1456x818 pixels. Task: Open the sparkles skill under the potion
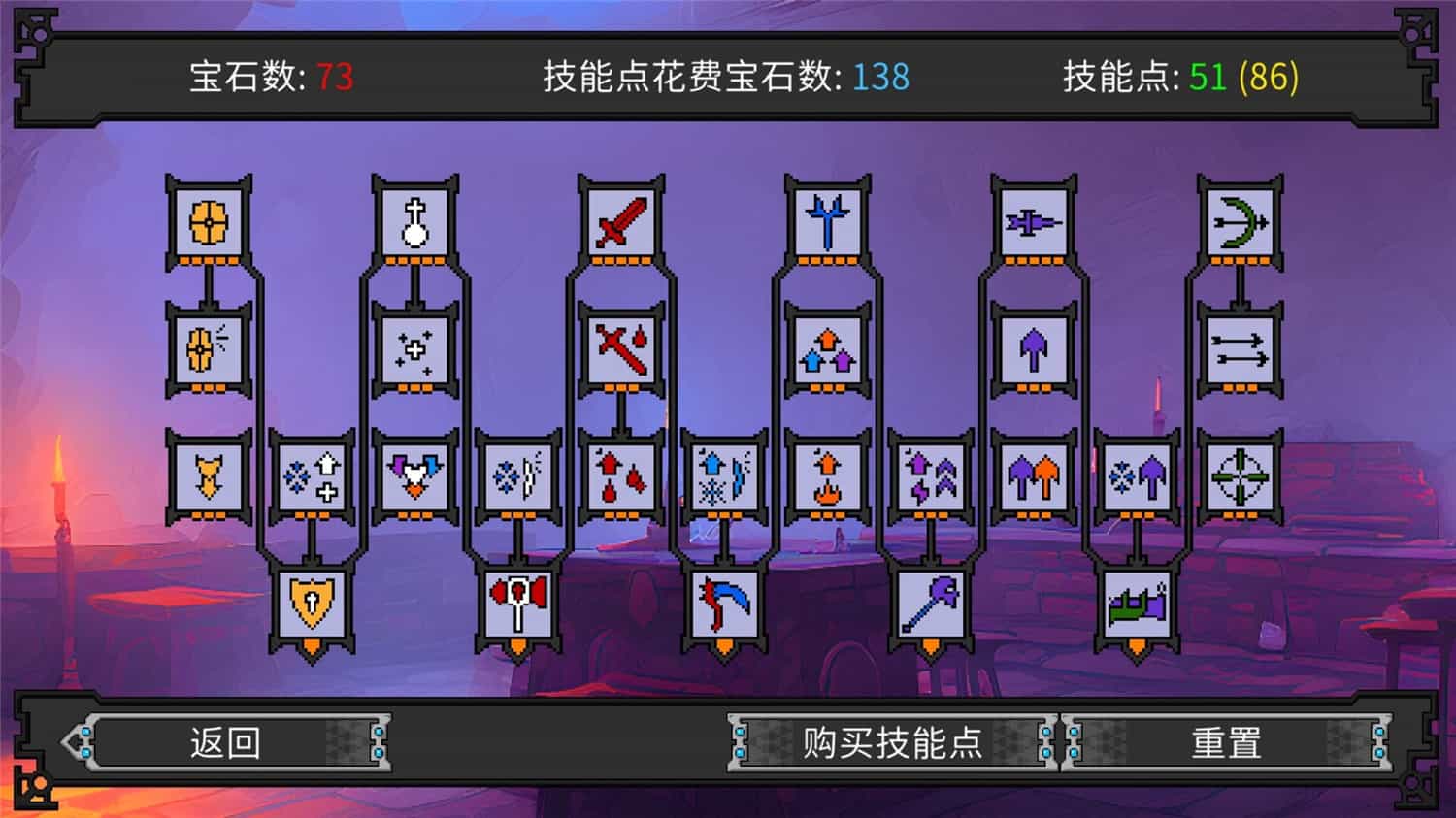414,349
